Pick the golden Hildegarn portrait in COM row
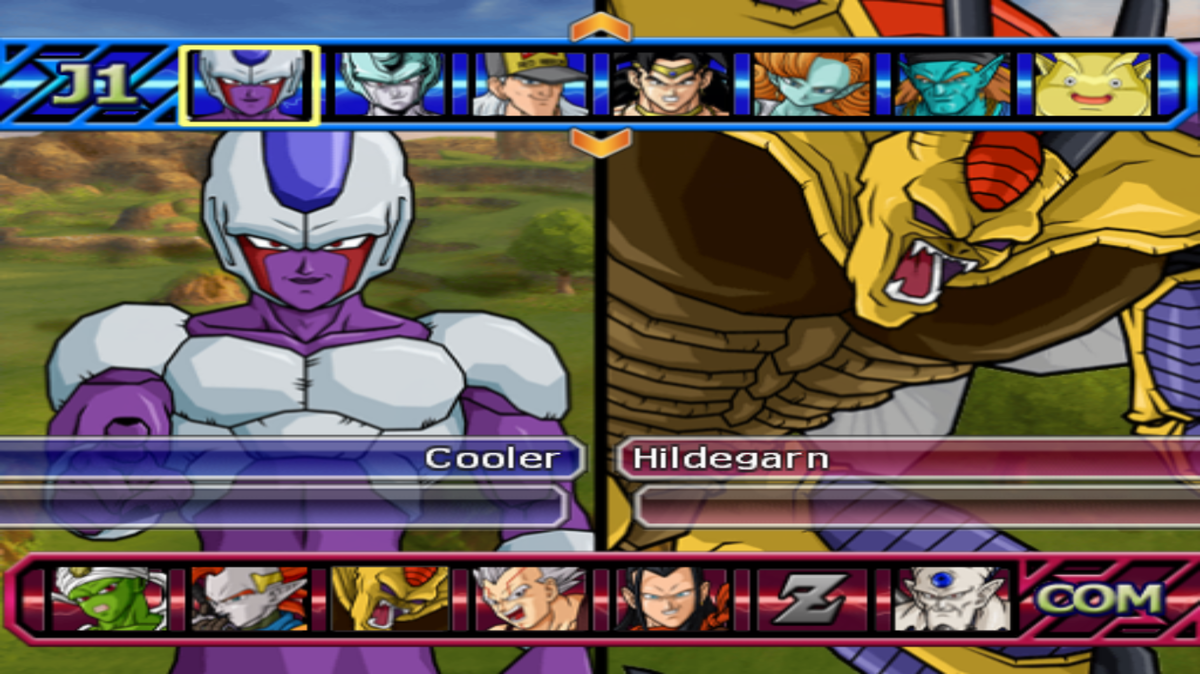Viewport: 1200px width, 674px height. (390, 599)
